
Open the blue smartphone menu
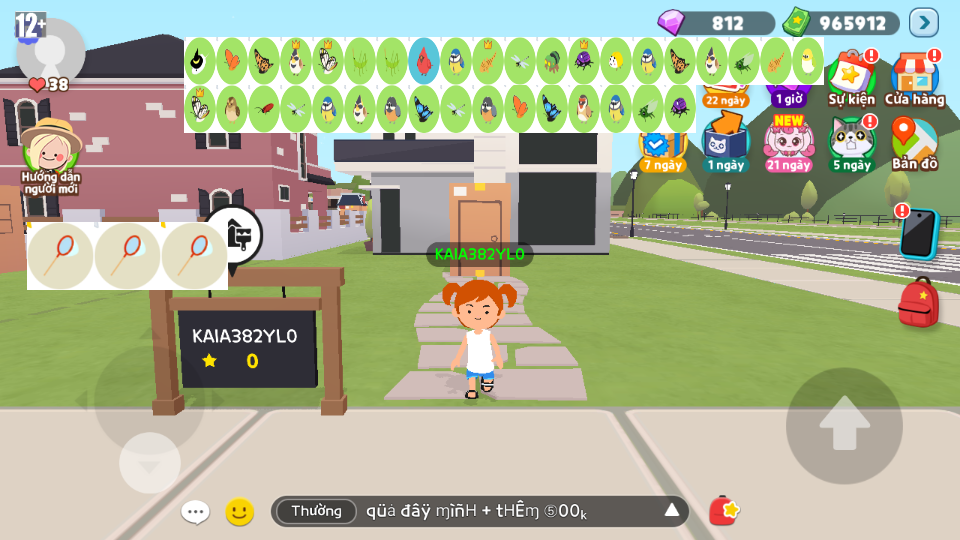[x=917, y=234]
